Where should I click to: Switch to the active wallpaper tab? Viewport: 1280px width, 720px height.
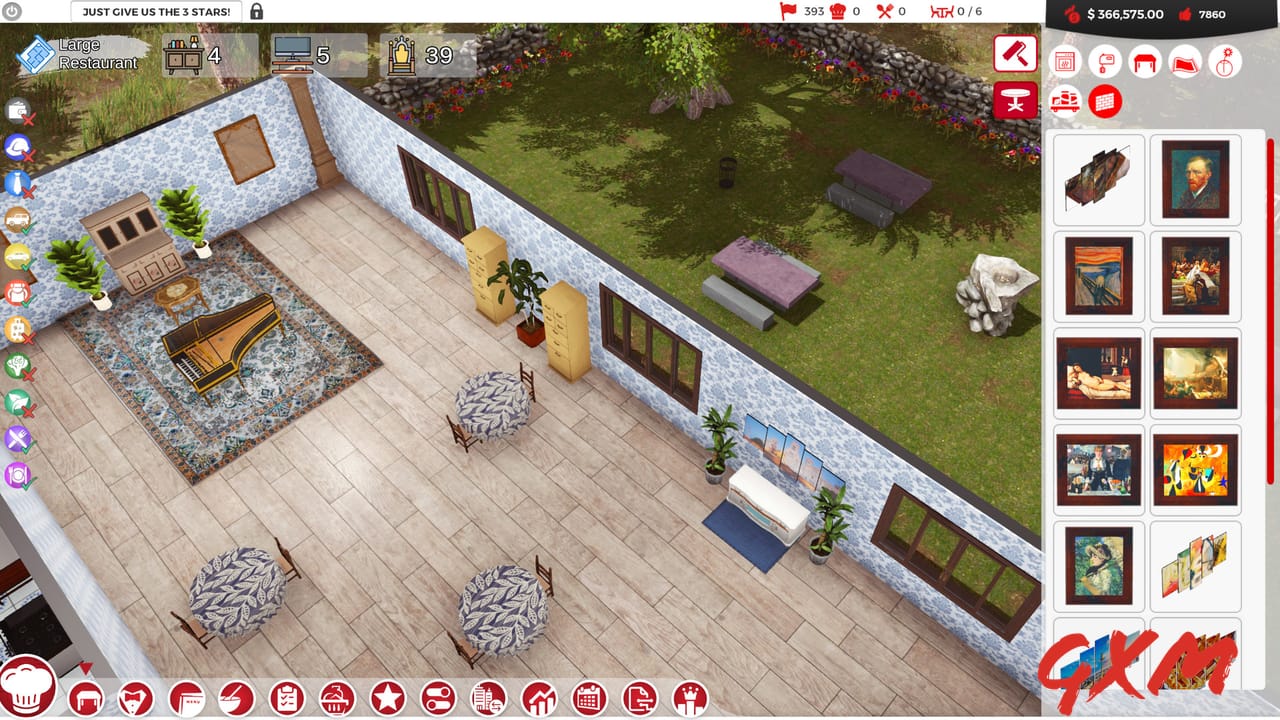1104,102
